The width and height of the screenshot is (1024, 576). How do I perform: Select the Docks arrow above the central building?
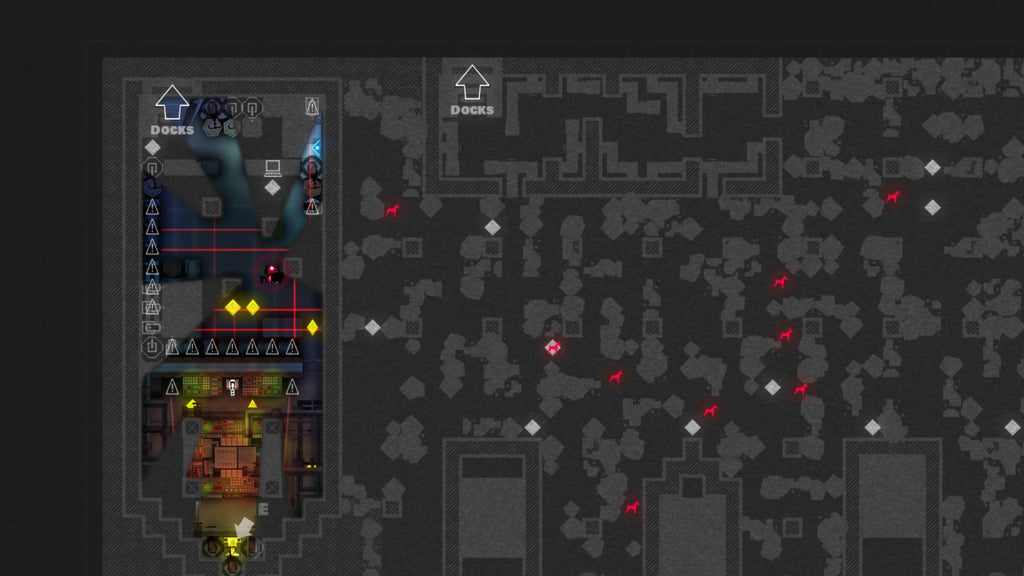pyautogui.click(x=471, y=84)
